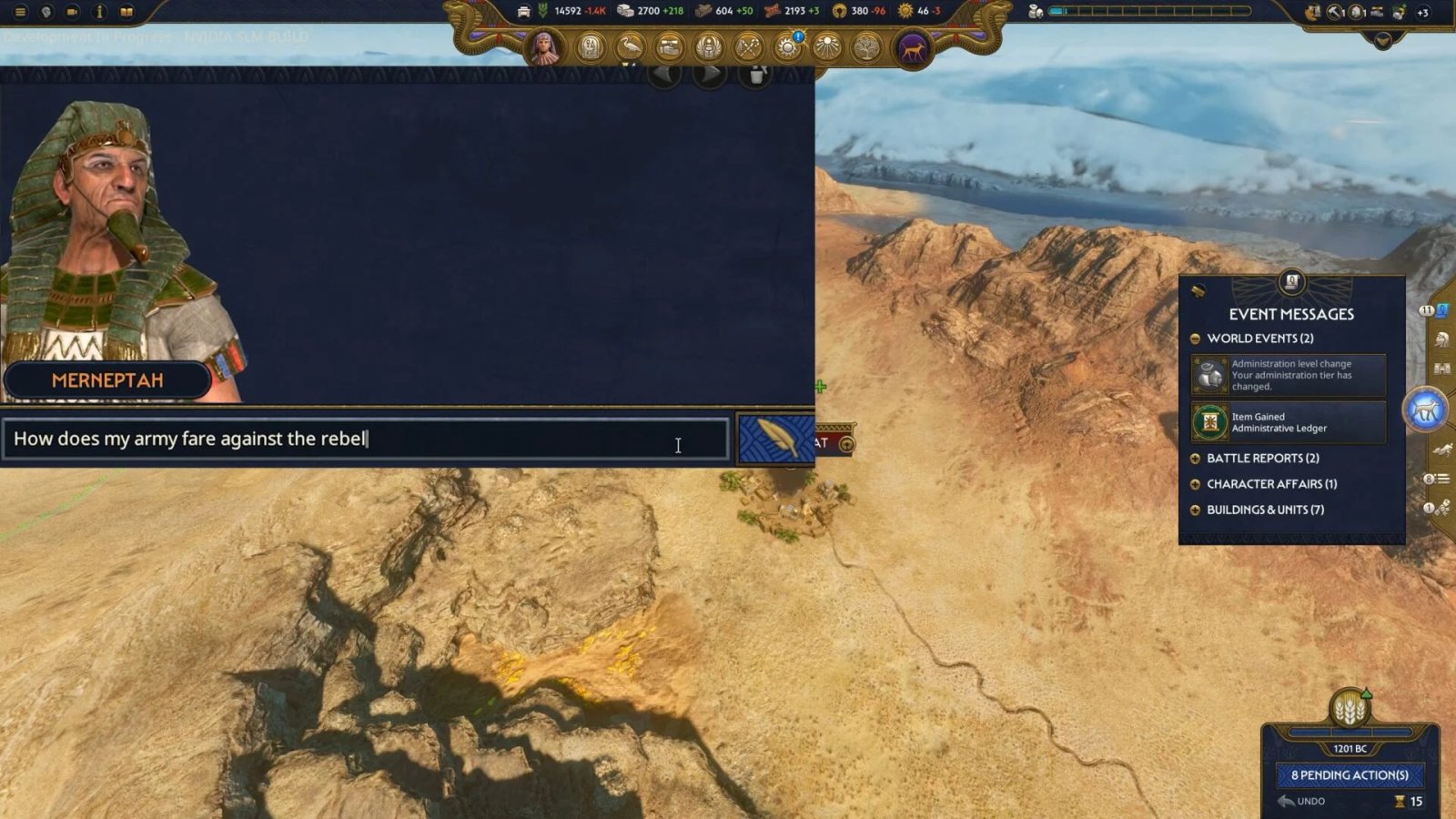
Task: Expand the Character Affairs section
Action: tap(1195, 484)
